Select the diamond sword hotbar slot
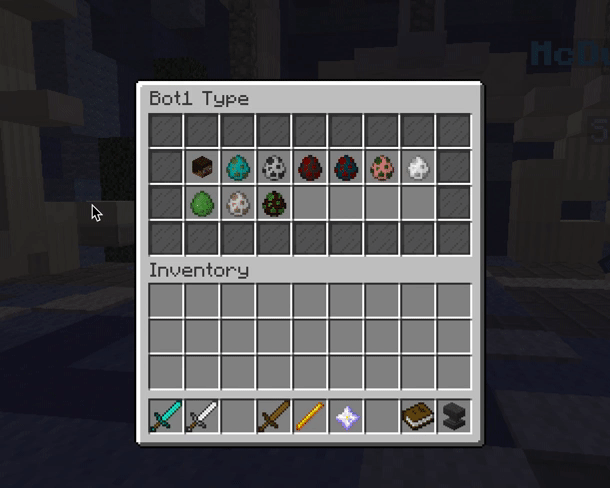This screenshot has height=488, width=610. (166, 416)
